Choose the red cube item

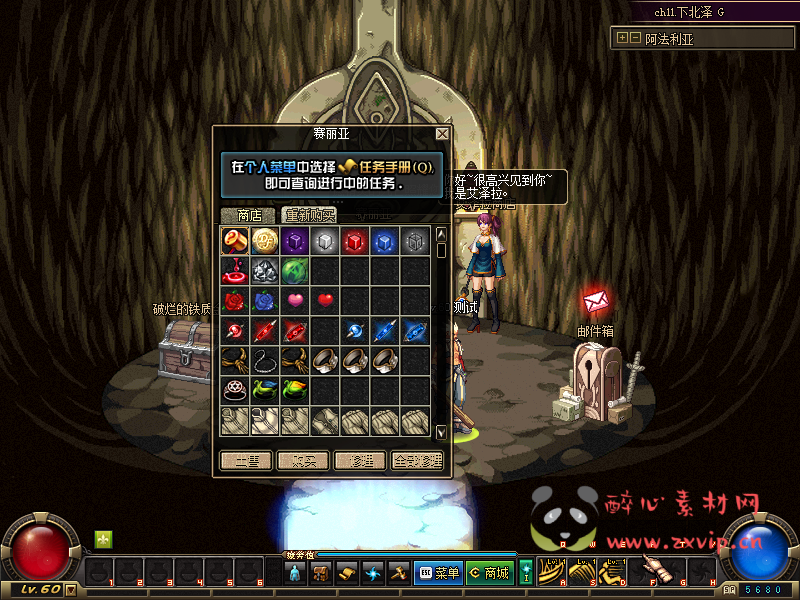[355, 240]
